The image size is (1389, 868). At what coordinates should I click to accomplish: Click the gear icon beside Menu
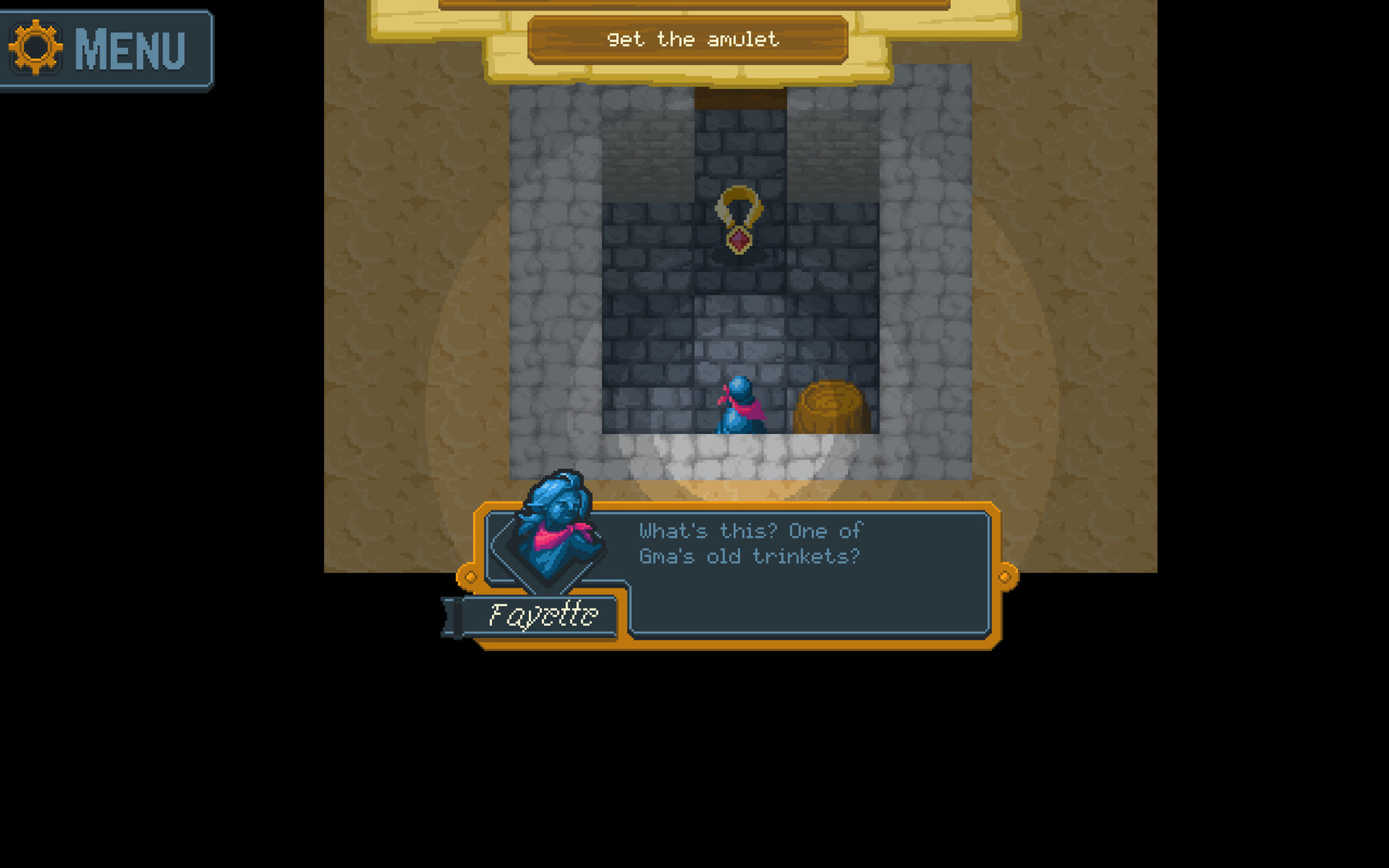[x=36, y=48]
